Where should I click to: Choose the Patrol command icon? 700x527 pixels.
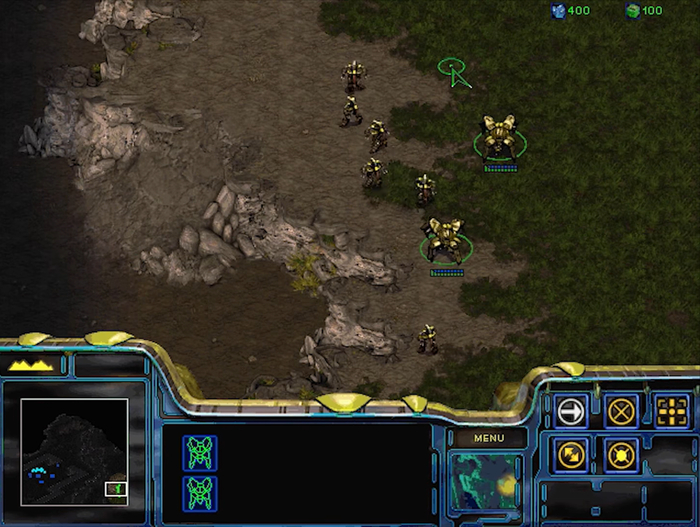(x=571, y=455)
